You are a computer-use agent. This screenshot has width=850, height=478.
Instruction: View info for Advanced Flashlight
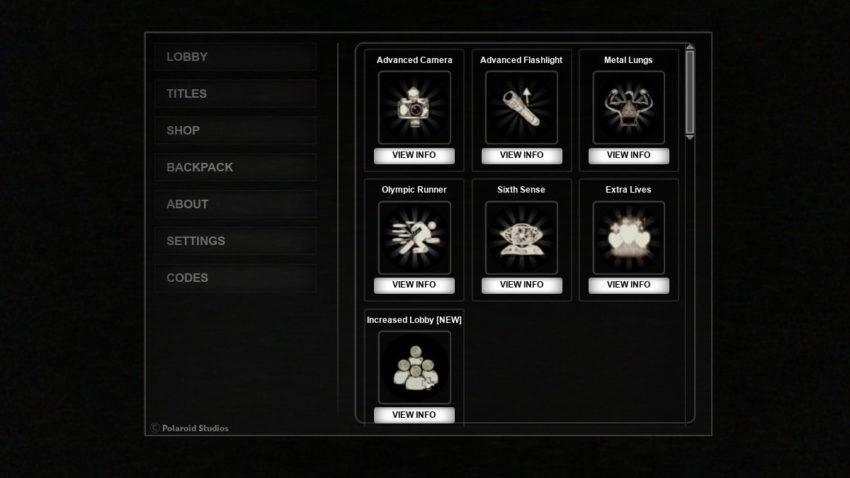click(521, 155)
